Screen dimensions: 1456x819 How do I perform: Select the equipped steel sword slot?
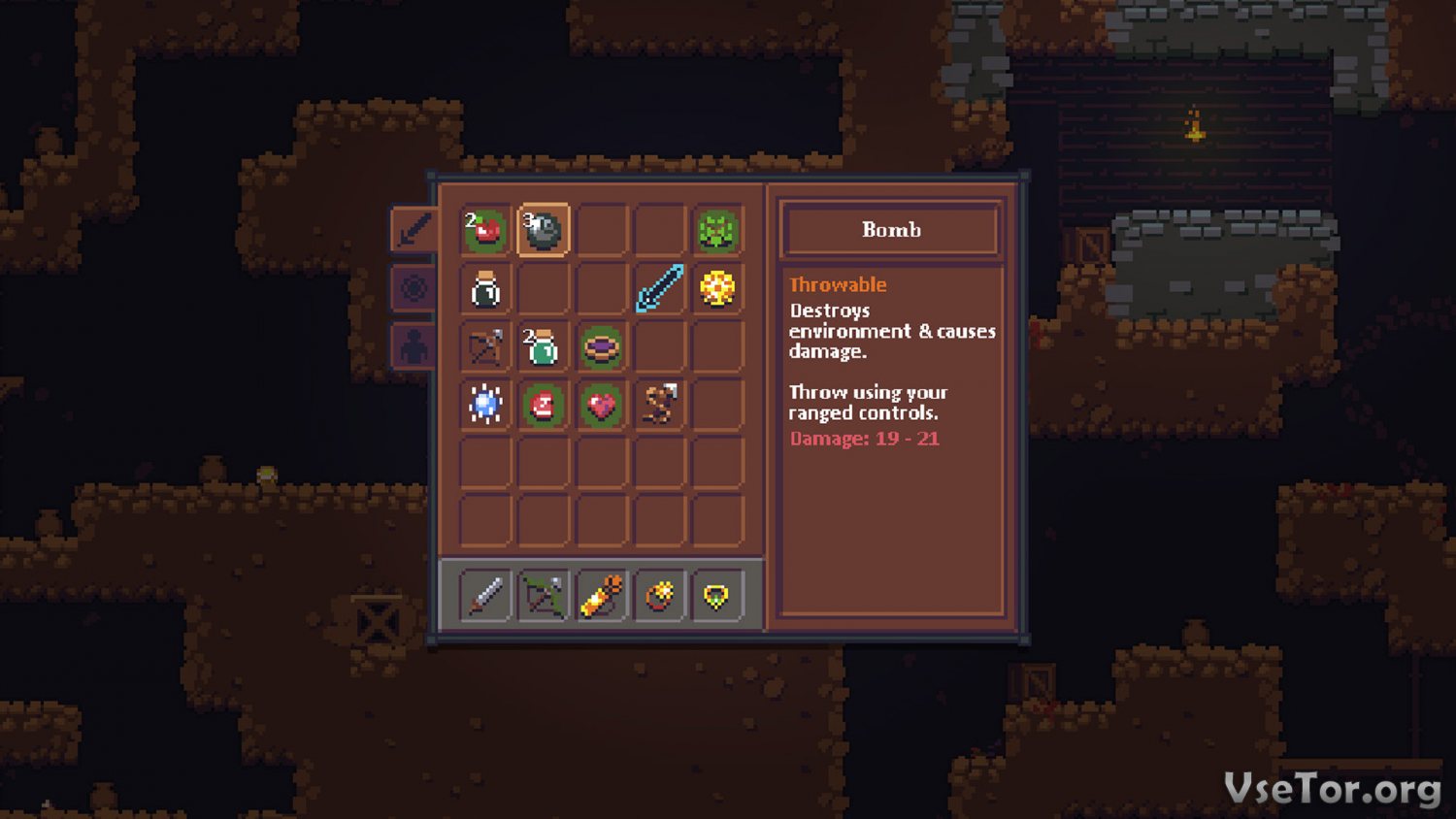[485, 595]
